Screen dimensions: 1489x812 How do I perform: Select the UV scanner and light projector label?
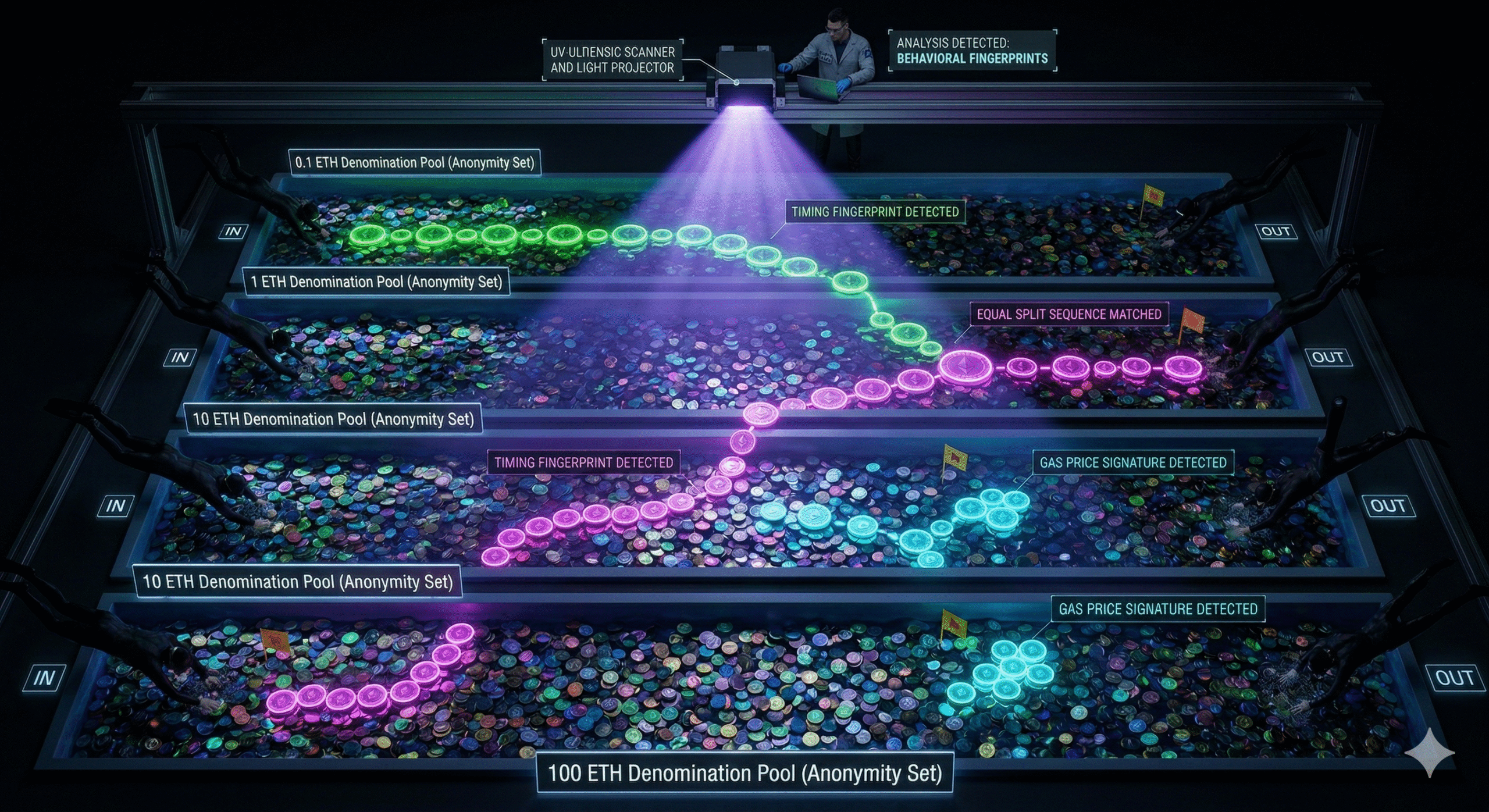[x=612, y=60]
